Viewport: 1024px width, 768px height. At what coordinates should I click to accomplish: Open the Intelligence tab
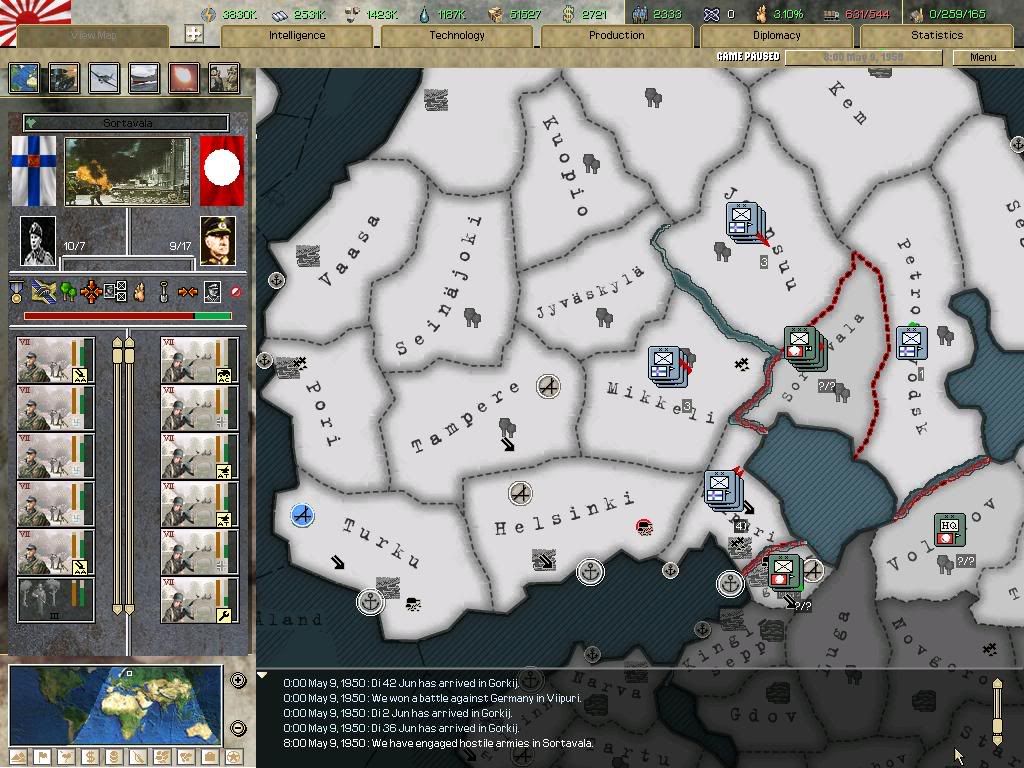297,35
